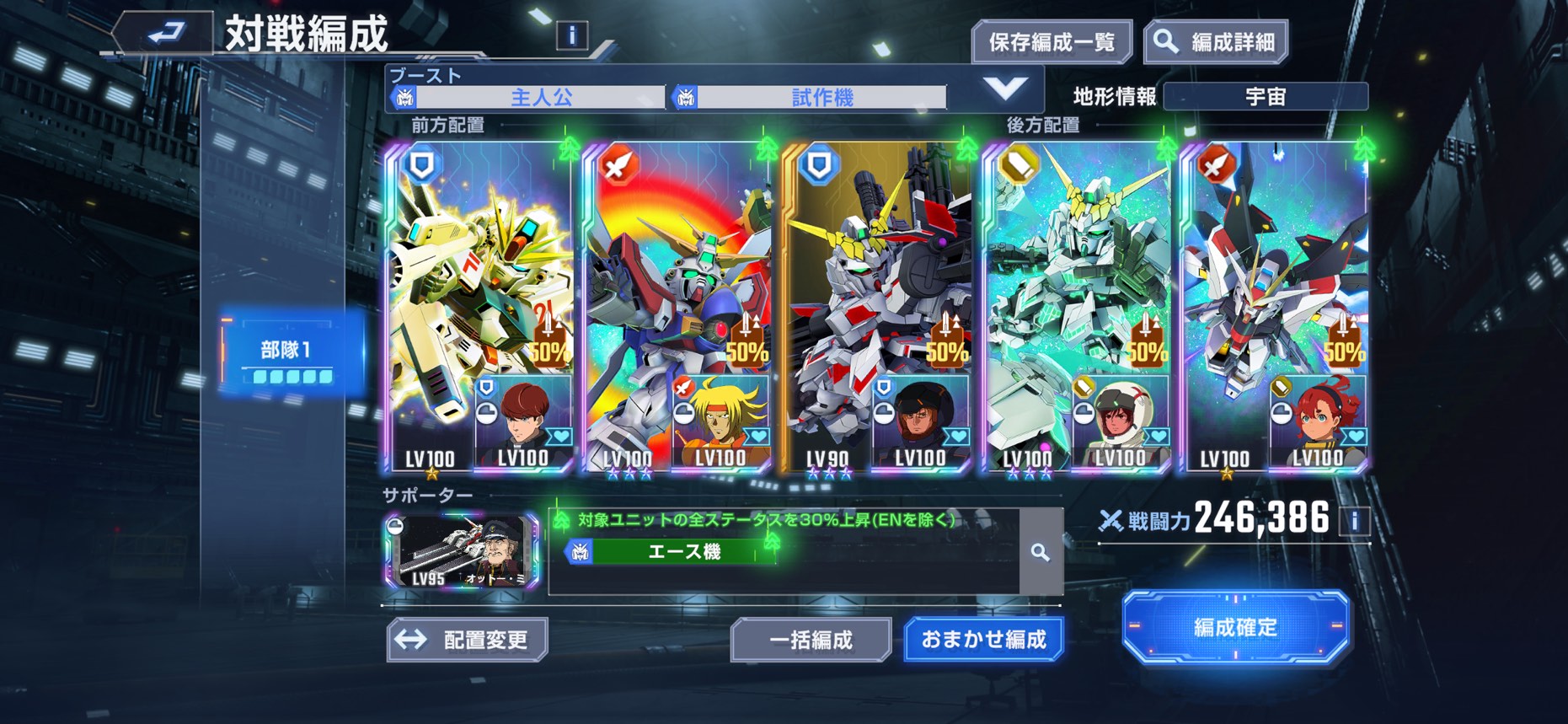
Task: Select the golden yellow Gundam unit card
Action: pos(479,303)
